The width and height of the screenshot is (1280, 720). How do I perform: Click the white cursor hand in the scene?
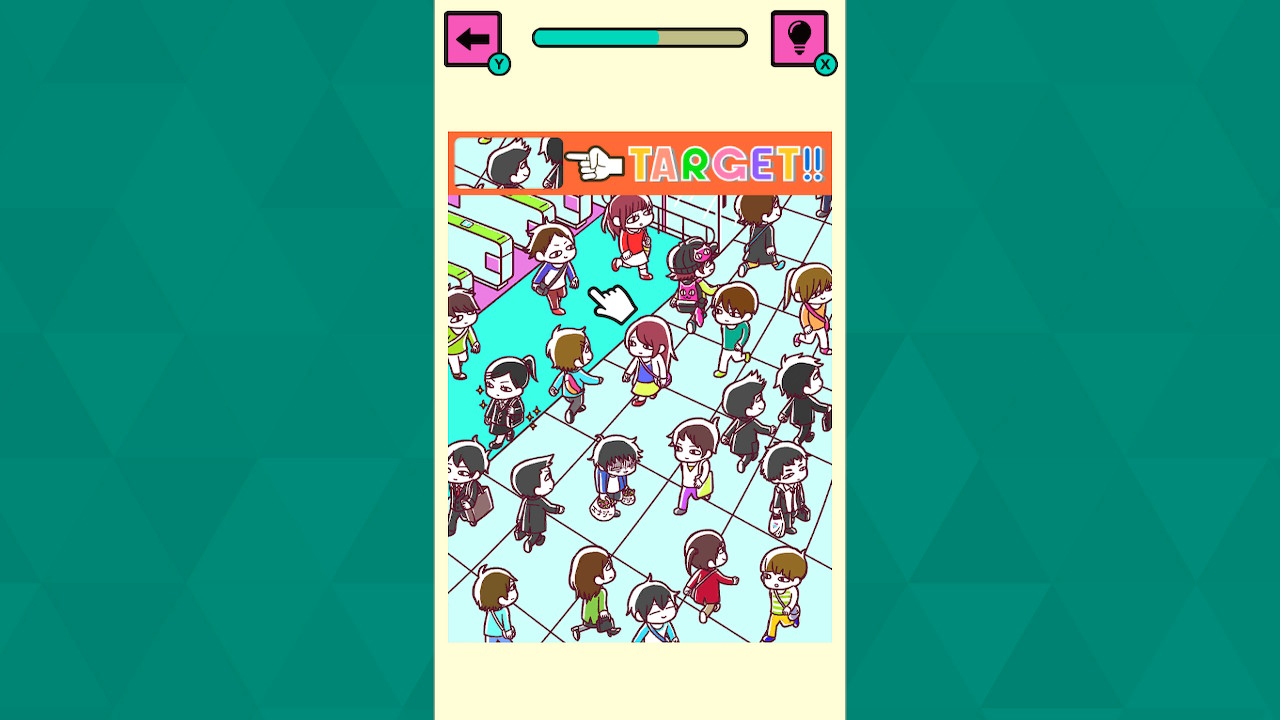613,303
